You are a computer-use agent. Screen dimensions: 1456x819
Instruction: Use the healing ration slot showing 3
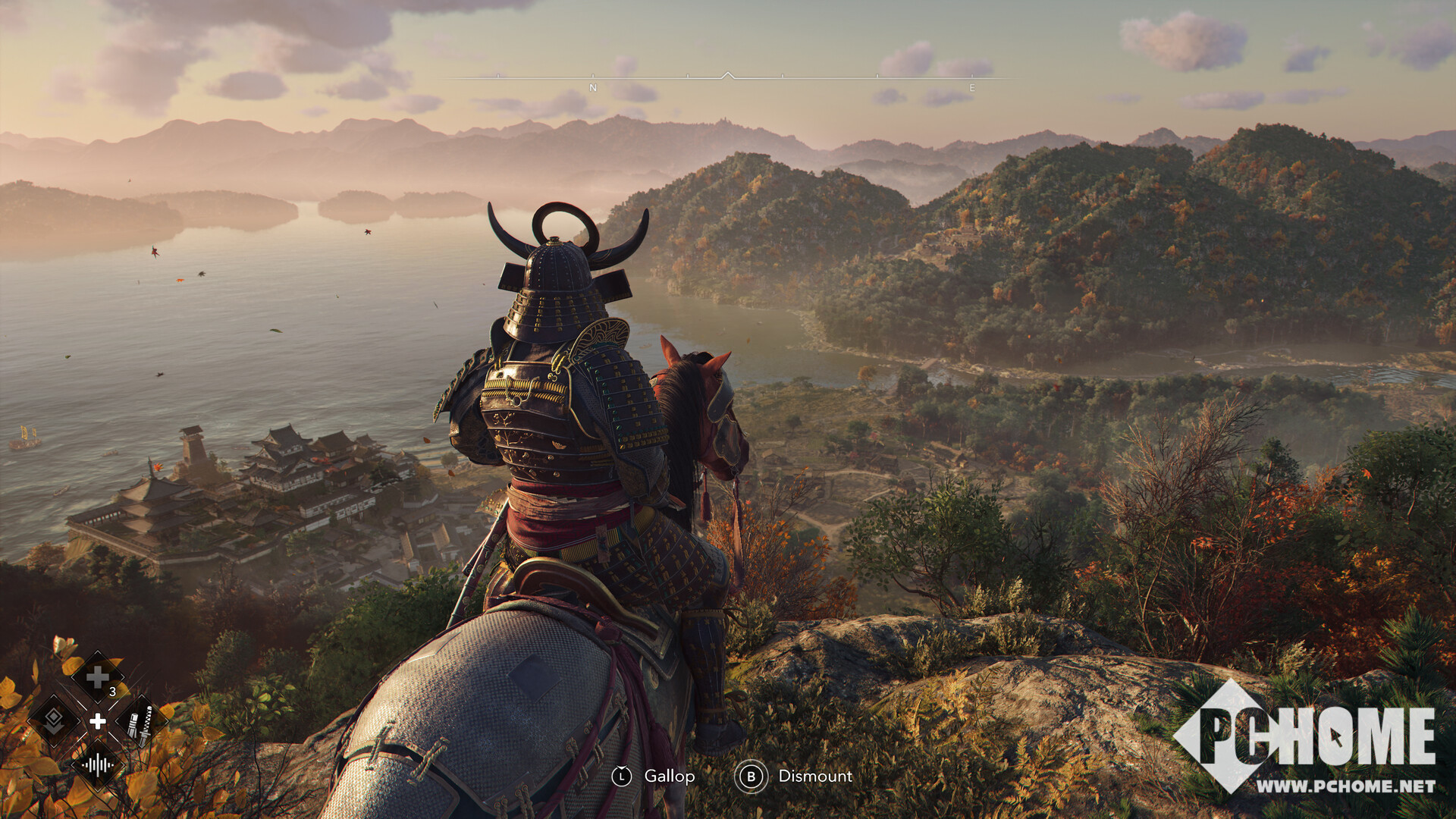98,677
